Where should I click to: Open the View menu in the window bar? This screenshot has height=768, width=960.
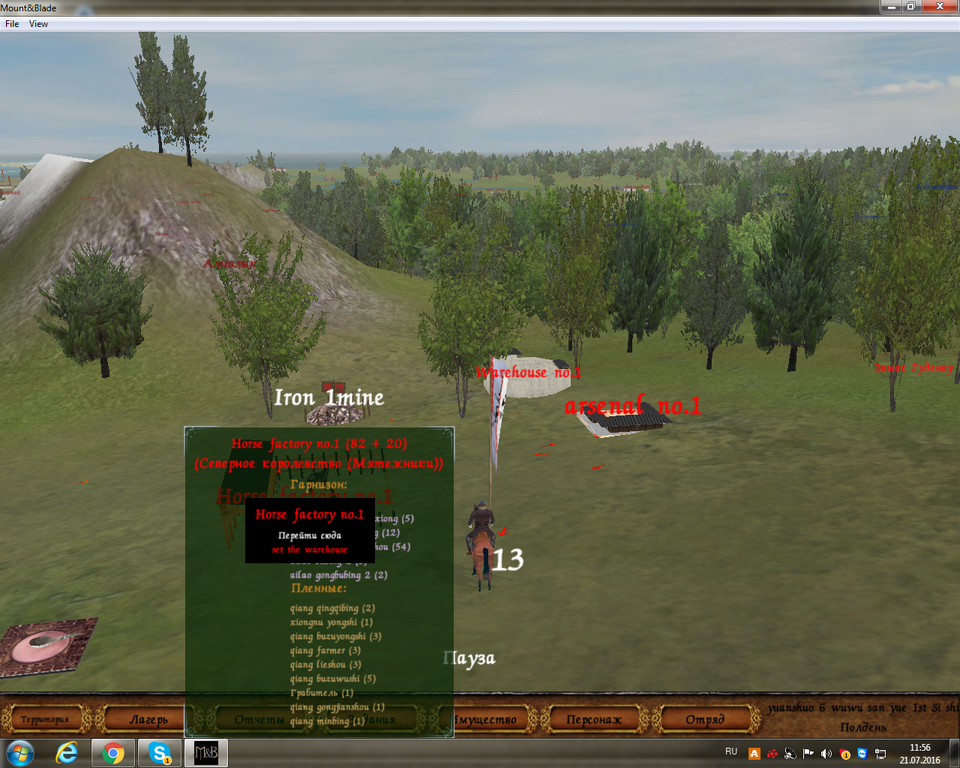[x=39, y=23]
